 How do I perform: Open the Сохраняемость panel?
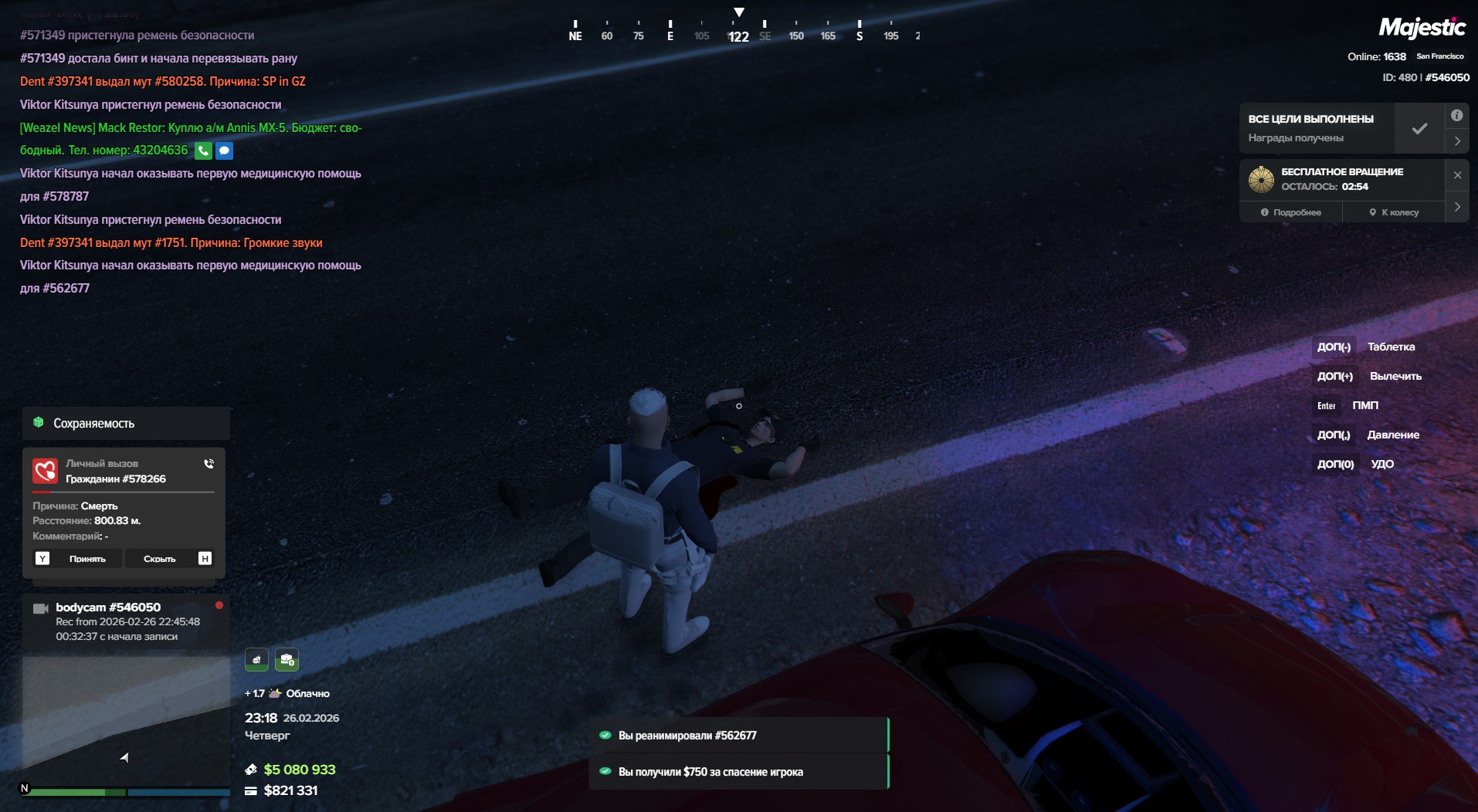click(x=125, y=423)
